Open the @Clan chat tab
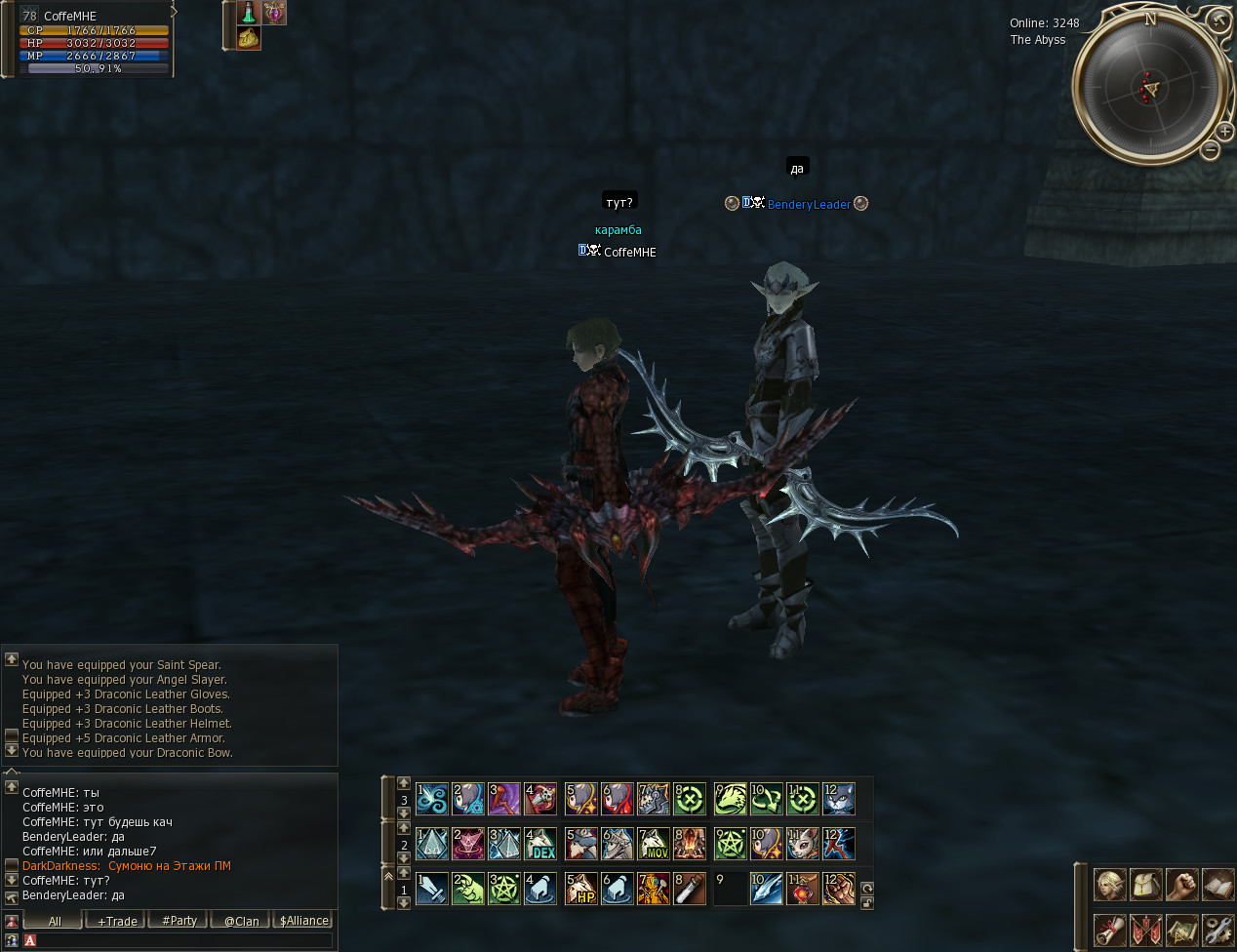This screenshot has height=952, width=1237. coord(241,921)
